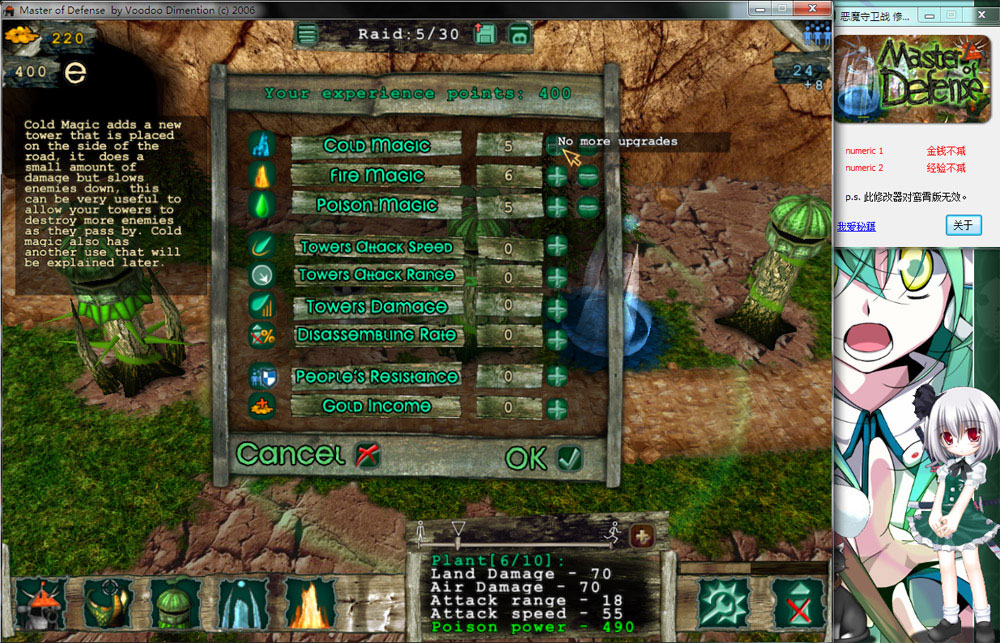Cancel the experience upgrade panel

coord(308,455)
